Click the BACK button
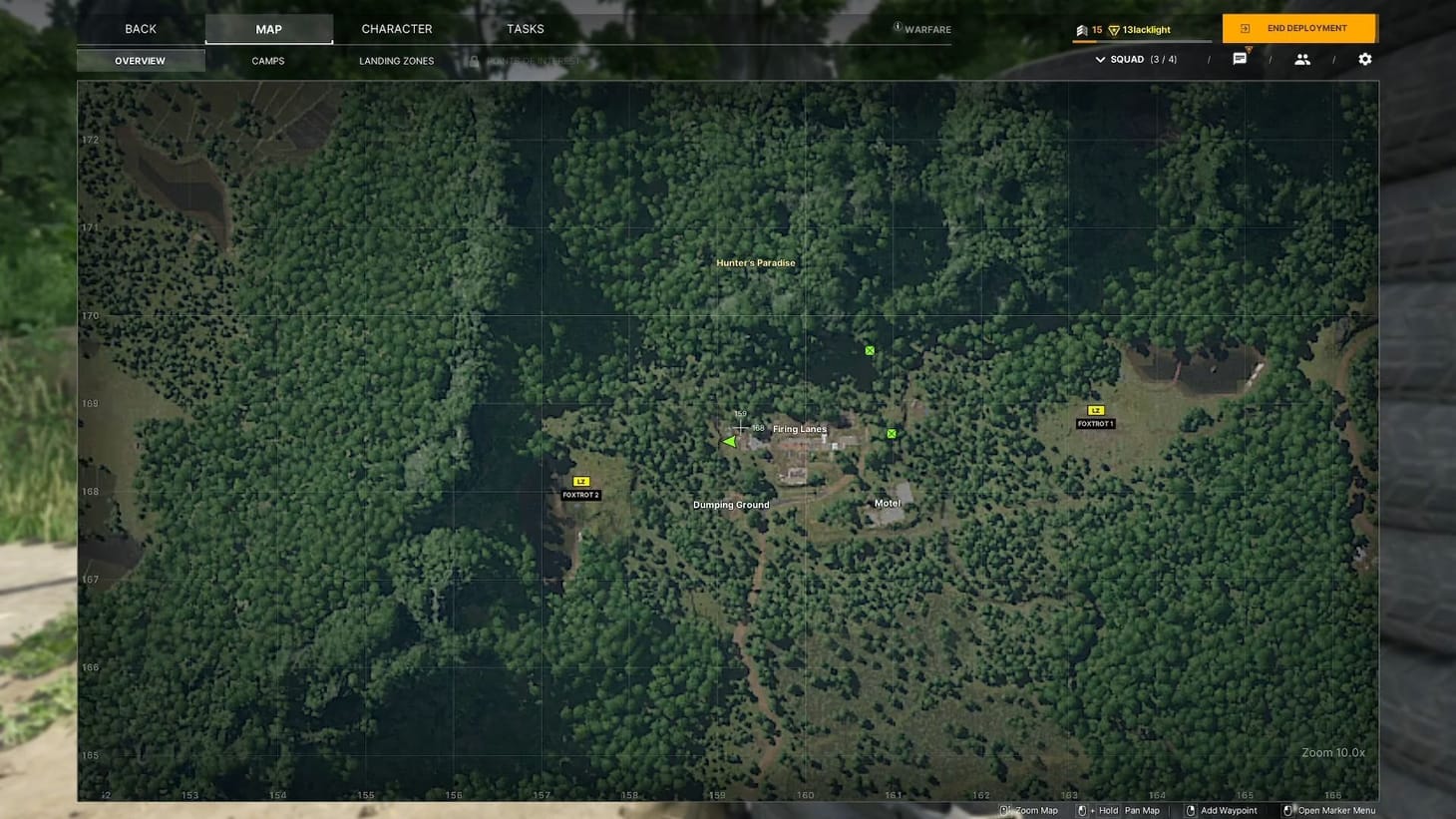The image size is (1456, 819). click(x=140, y=29)
